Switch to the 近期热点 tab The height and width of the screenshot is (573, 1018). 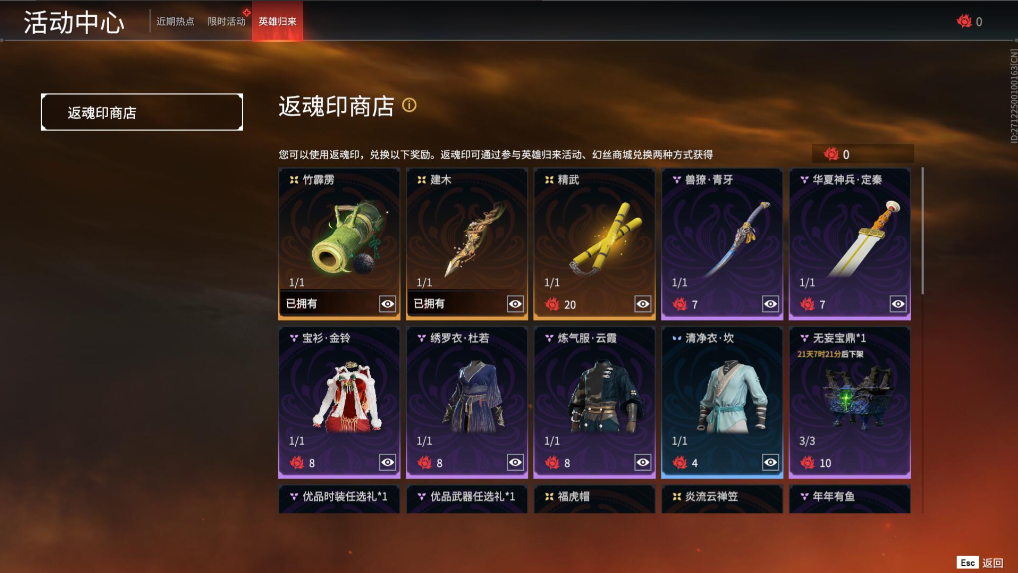[175, 21]
